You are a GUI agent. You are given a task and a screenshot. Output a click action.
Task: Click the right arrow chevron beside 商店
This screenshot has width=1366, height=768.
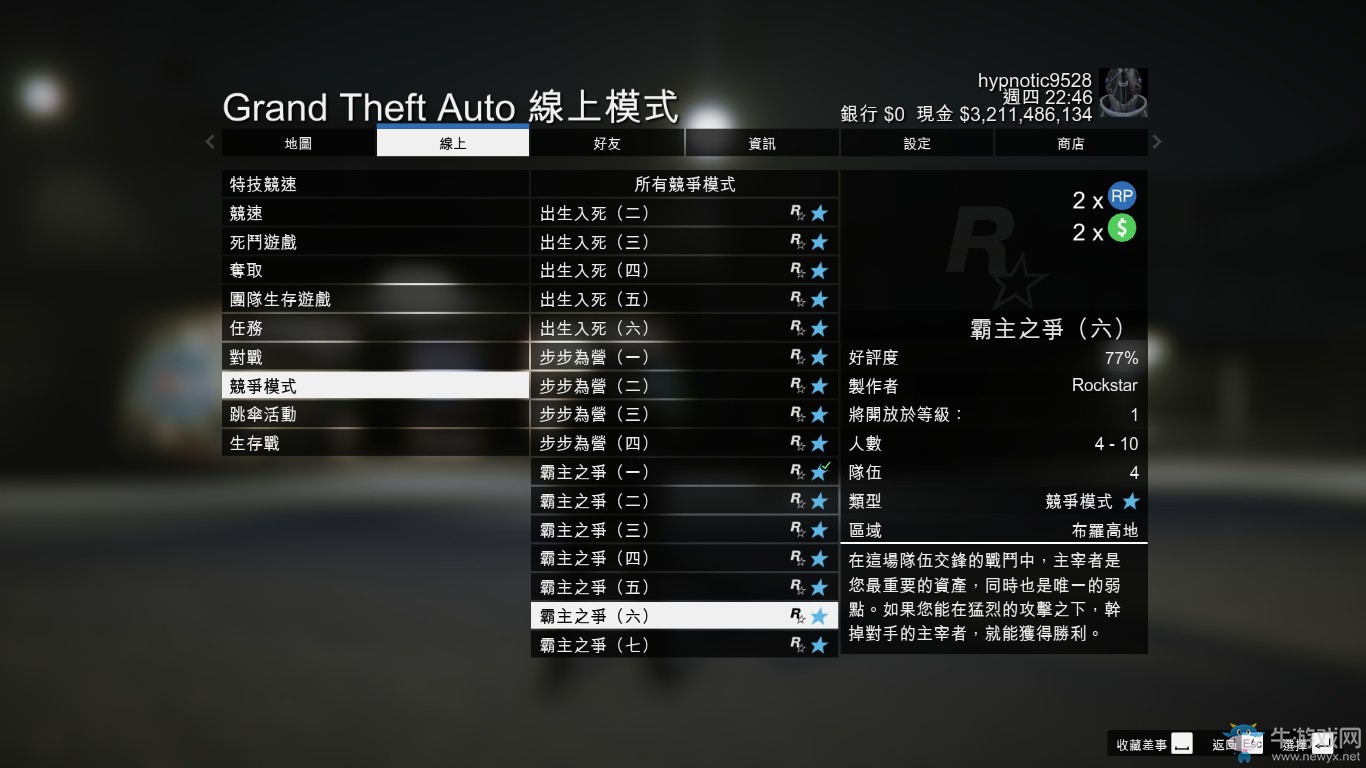pos(1157,142)
